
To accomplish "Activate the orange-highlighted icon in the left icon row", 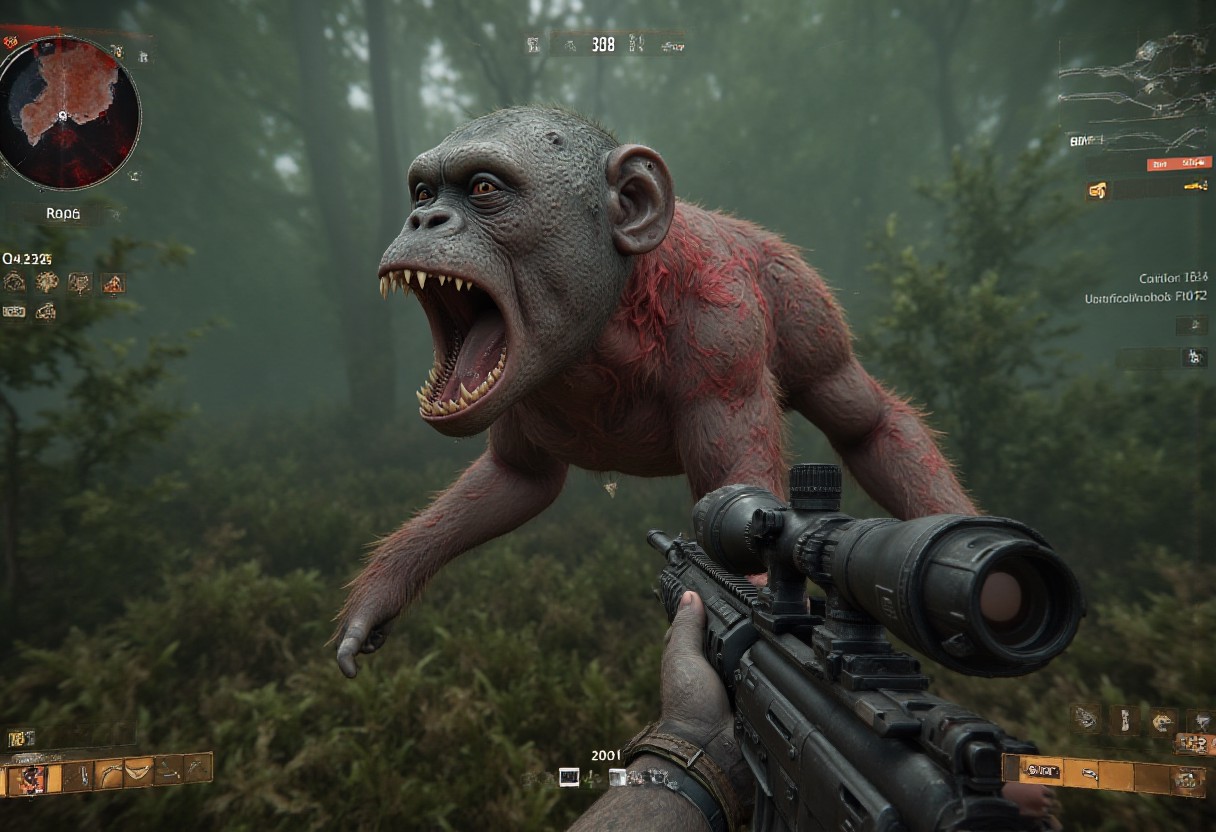I will tap(113, 283).
